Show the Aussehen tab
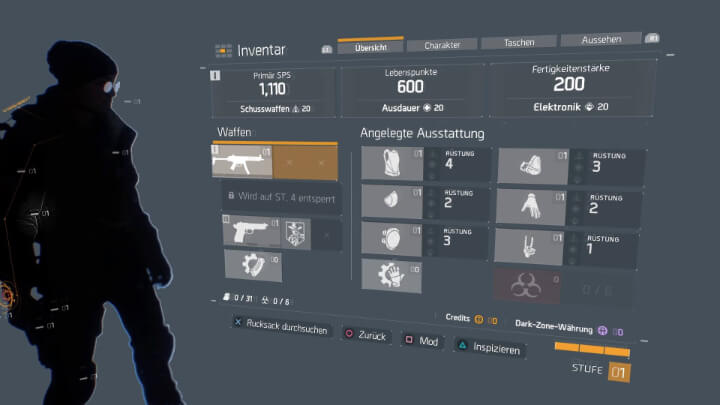Screen dimensions: 720x405 coord(600,40)
